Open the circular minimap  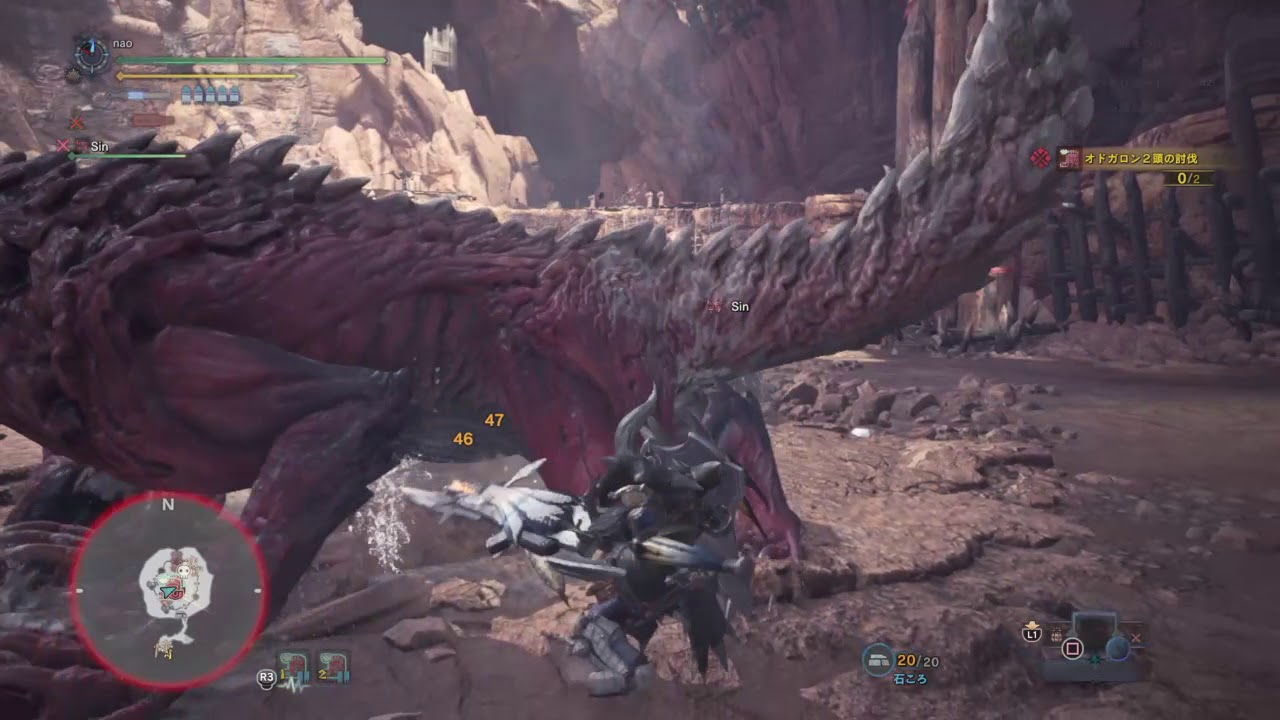(168, 591)
